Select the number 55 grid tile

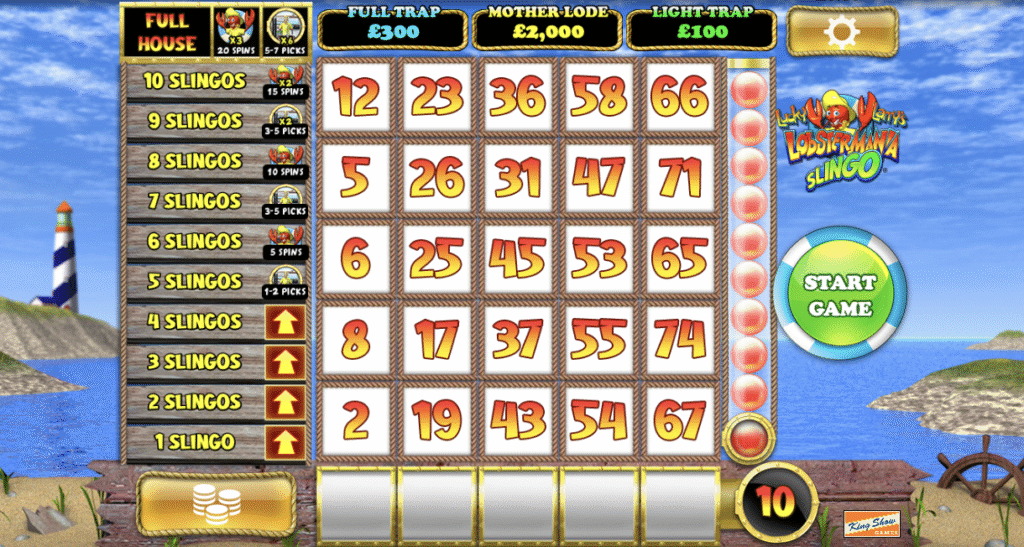[598, 339]
